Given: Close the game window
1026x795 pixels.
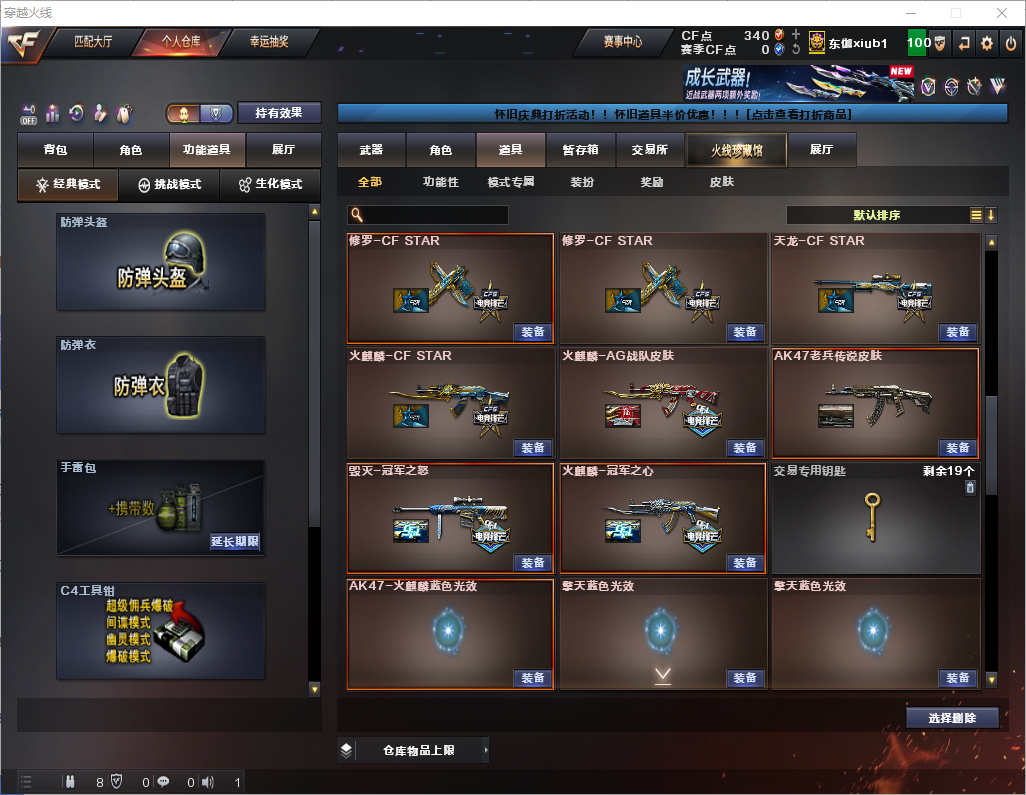Looking at the screenshot, I should pyautogui.click(x=1000, y=12).
